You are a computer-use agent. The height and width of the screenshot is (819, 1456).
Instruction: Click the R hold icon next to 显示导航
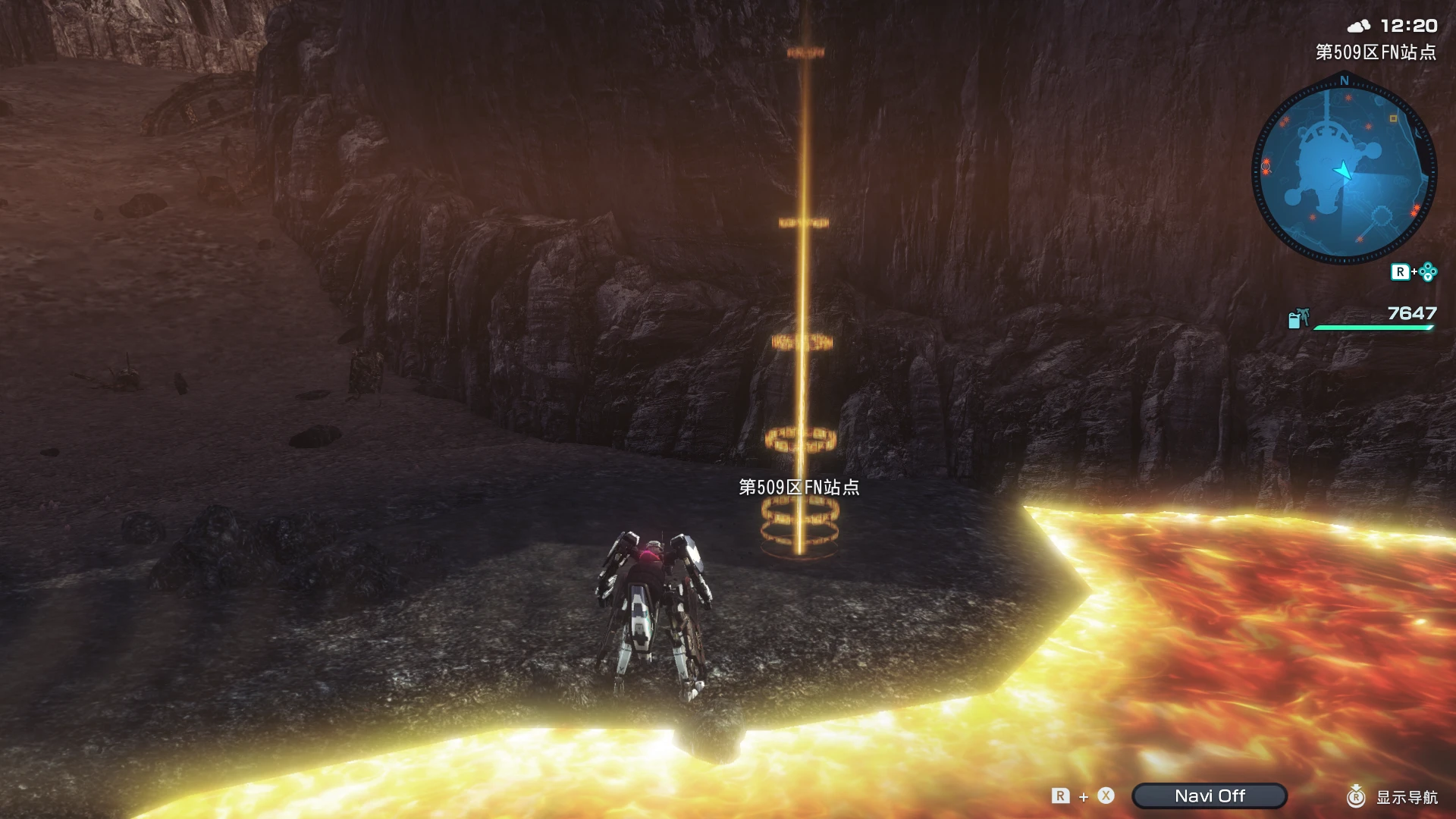[1356, 797]
